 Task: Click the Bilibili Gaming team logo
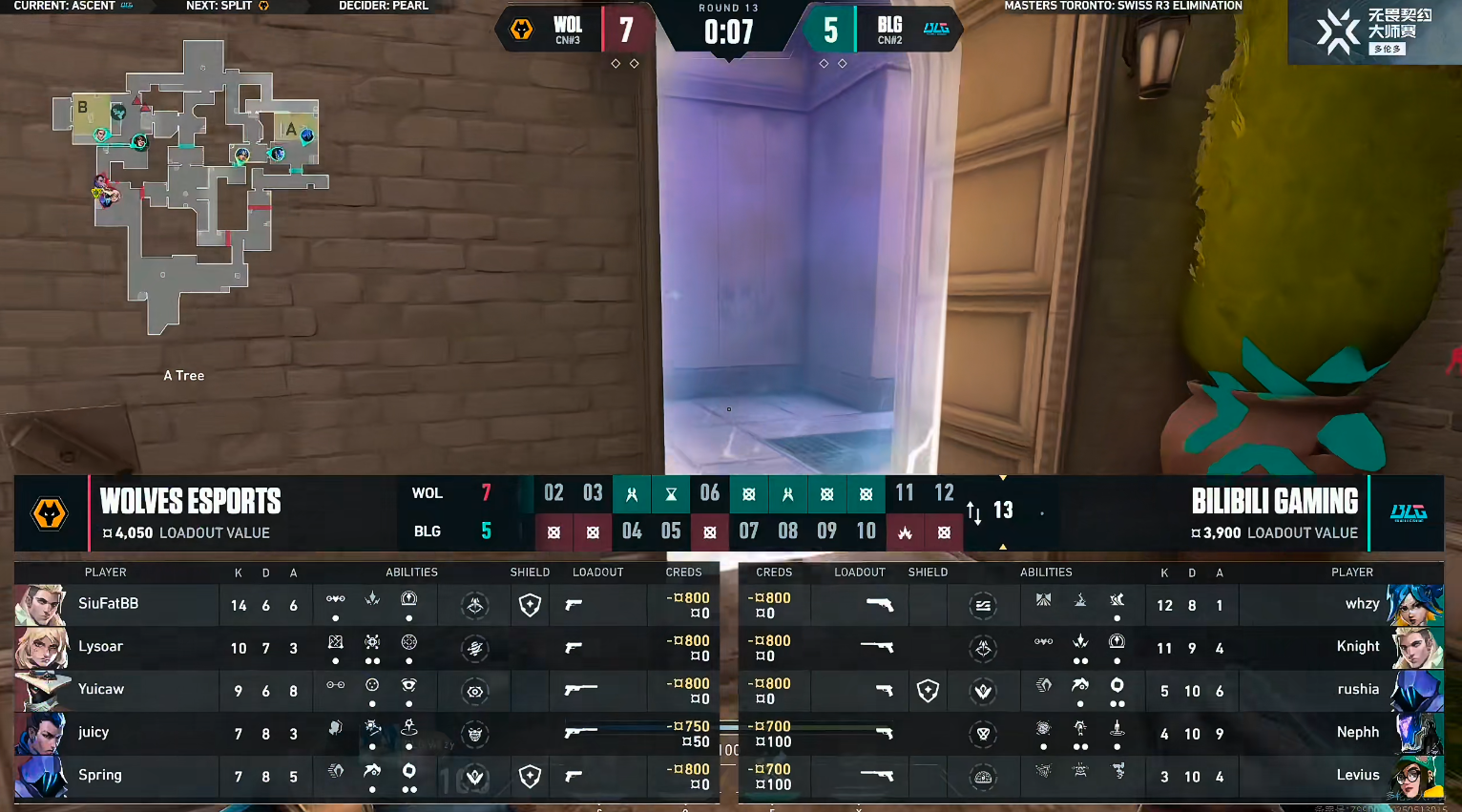1408,513
